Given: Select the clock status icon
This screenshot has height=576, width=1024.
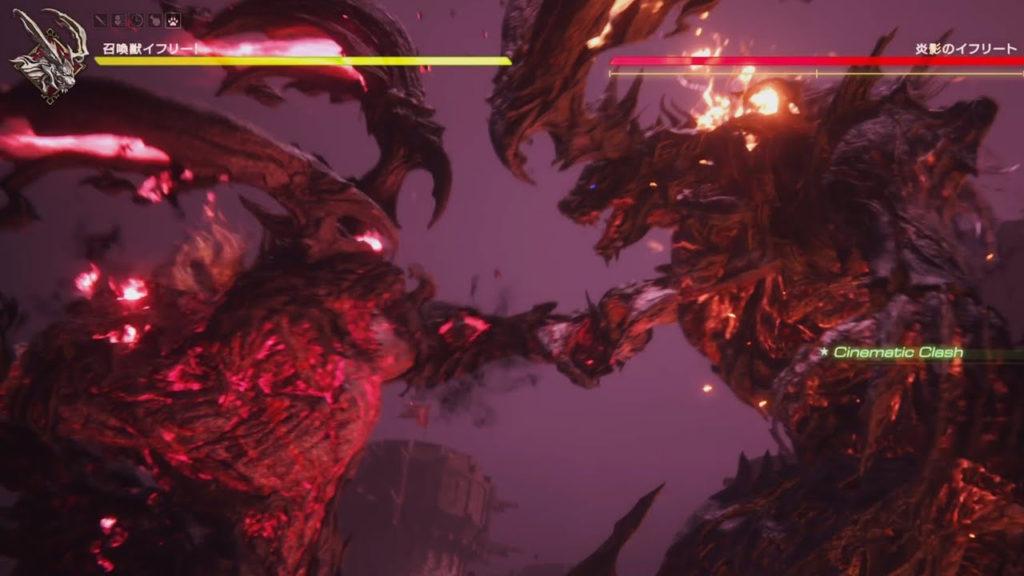Looking at the screenshot, I should point(137,20).
